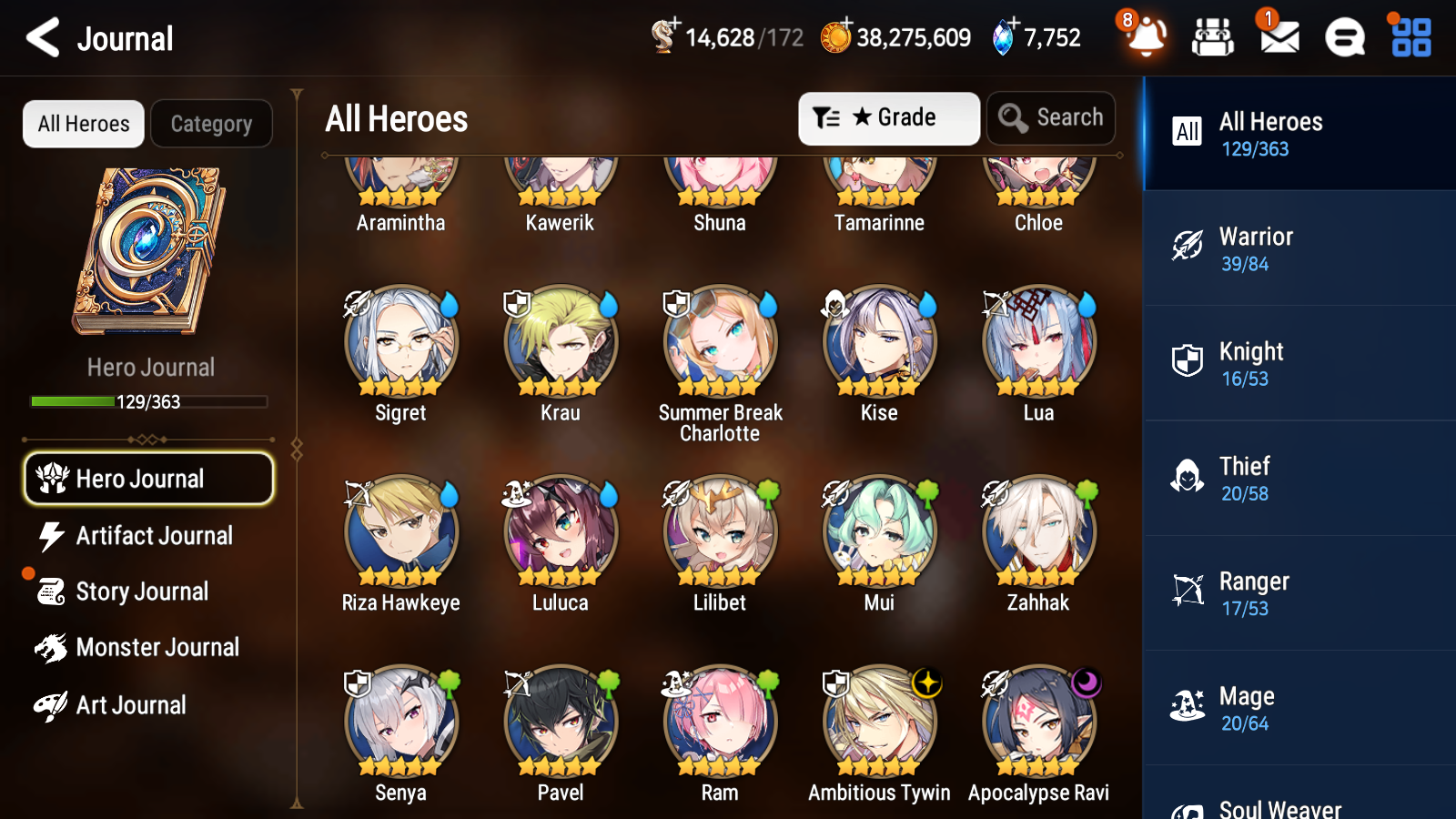This screenshot has height=819, width=1456.
Task: Click the Hero Journal progress bar
Action: [x=148, y=401]
